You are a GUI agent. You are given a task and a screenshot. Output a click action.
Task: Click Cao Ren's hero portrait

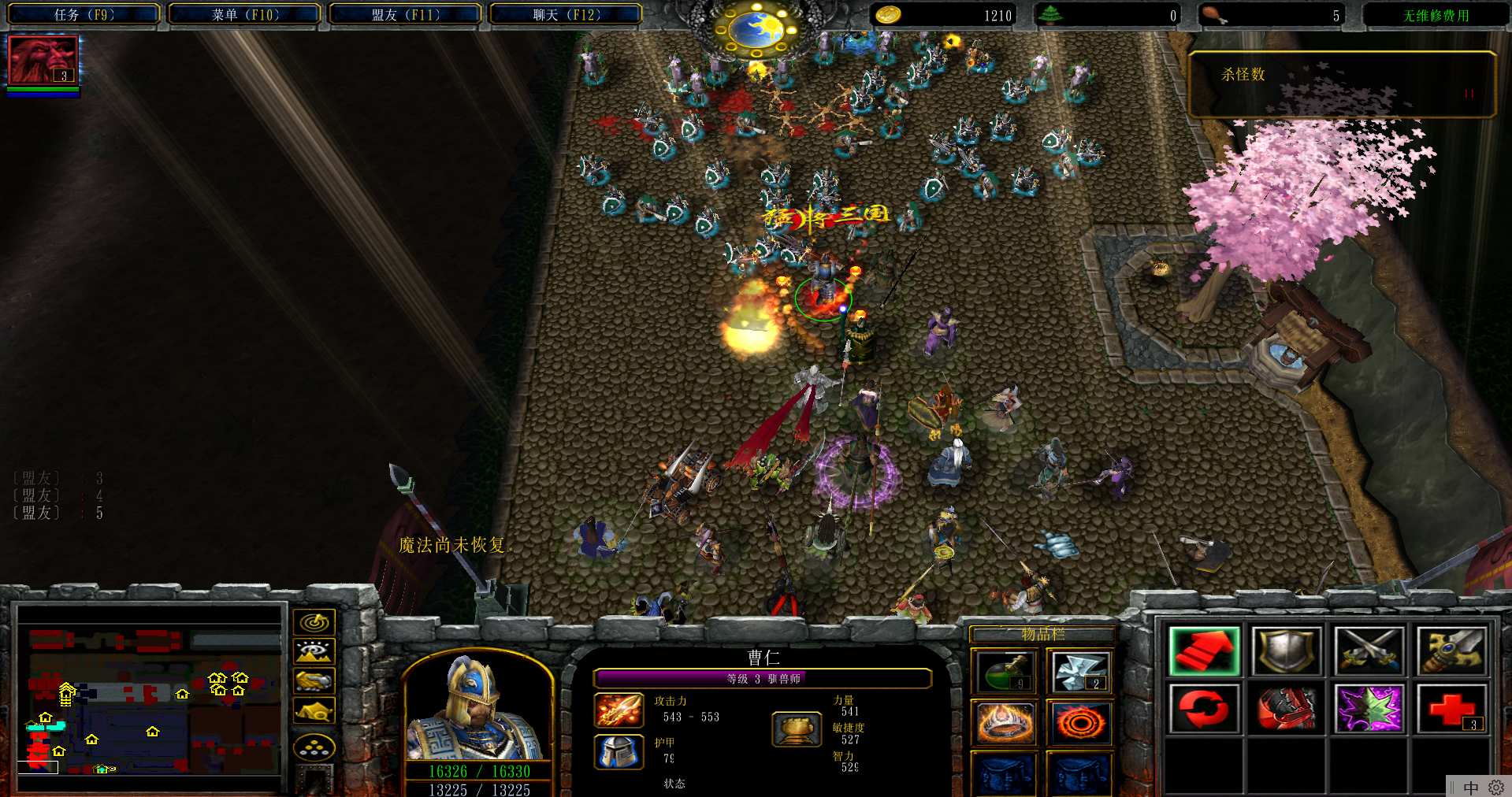tap(477, 708)
